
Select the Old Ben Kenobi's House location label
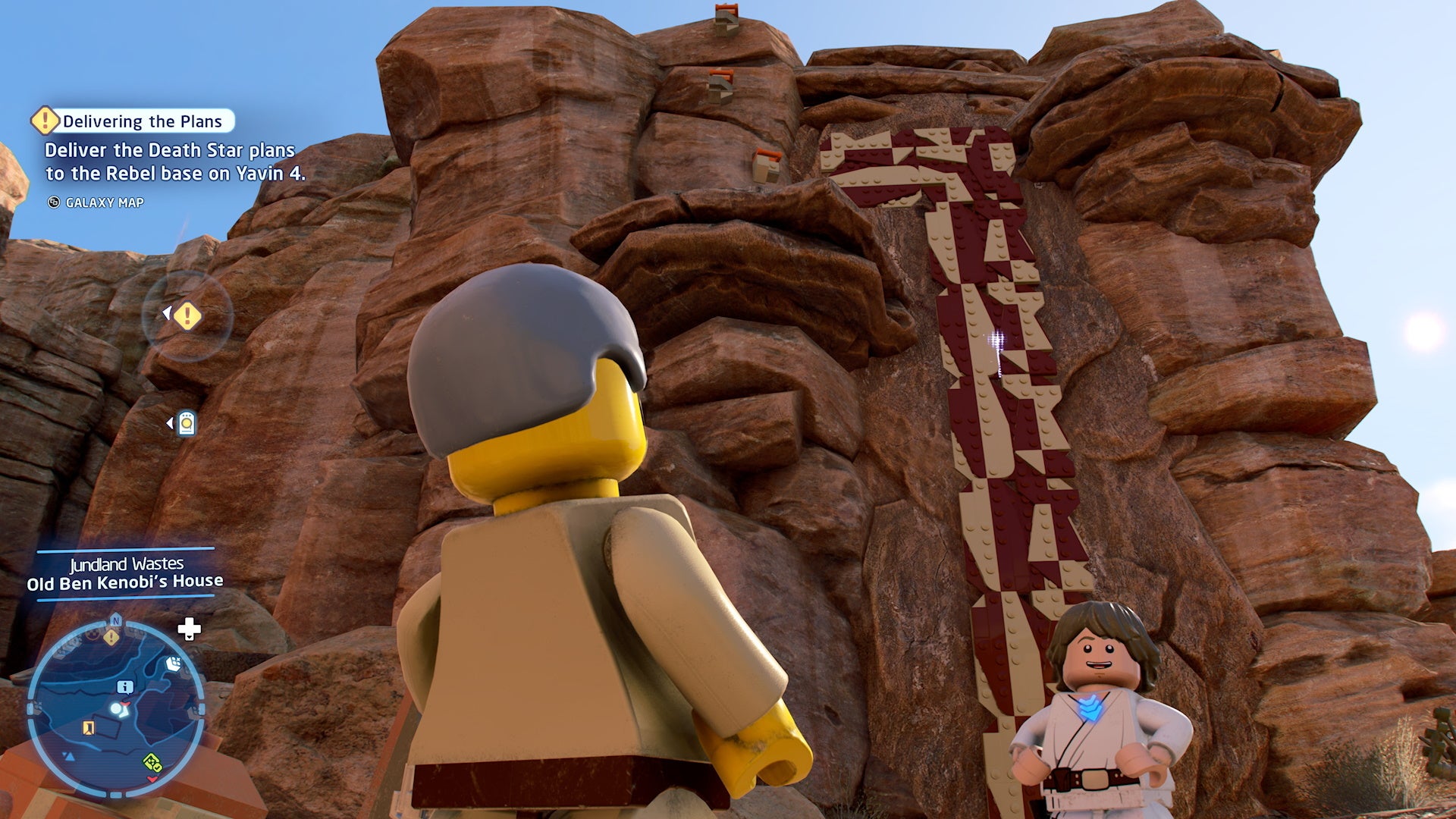coord(127,582)
